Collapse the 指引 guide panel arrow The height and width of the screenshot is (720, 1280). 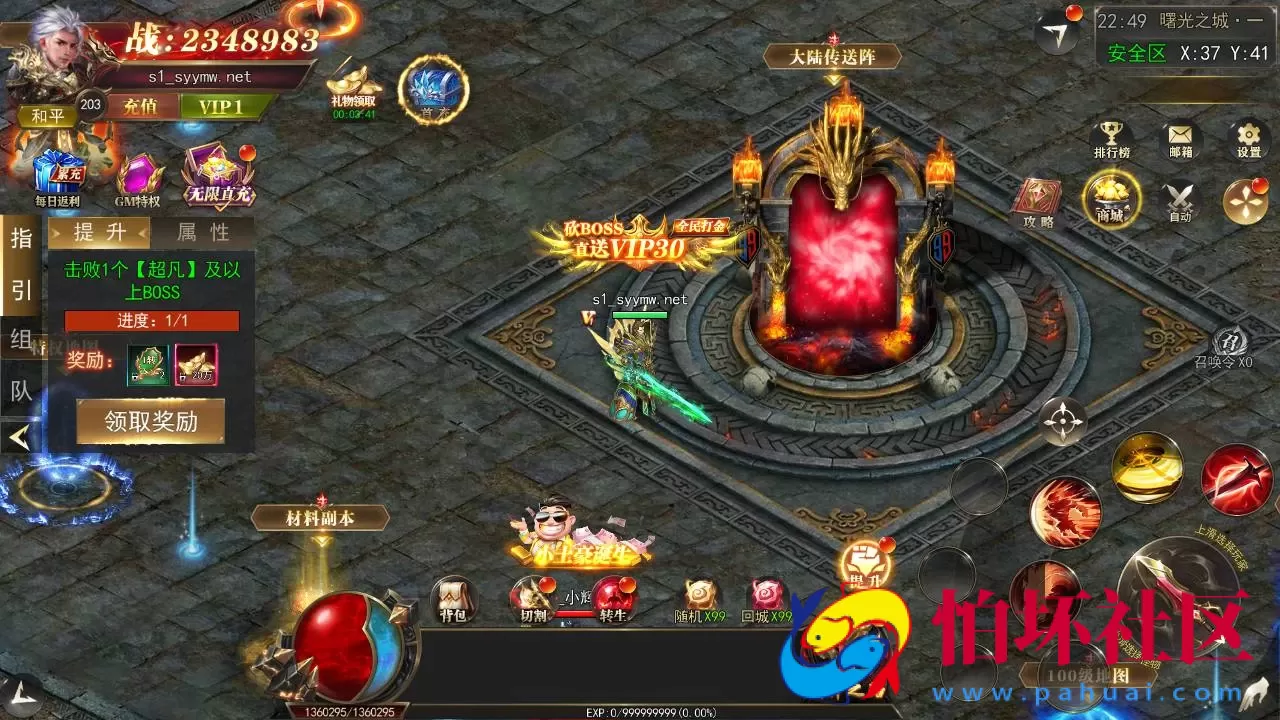click(x=20, y=436)
